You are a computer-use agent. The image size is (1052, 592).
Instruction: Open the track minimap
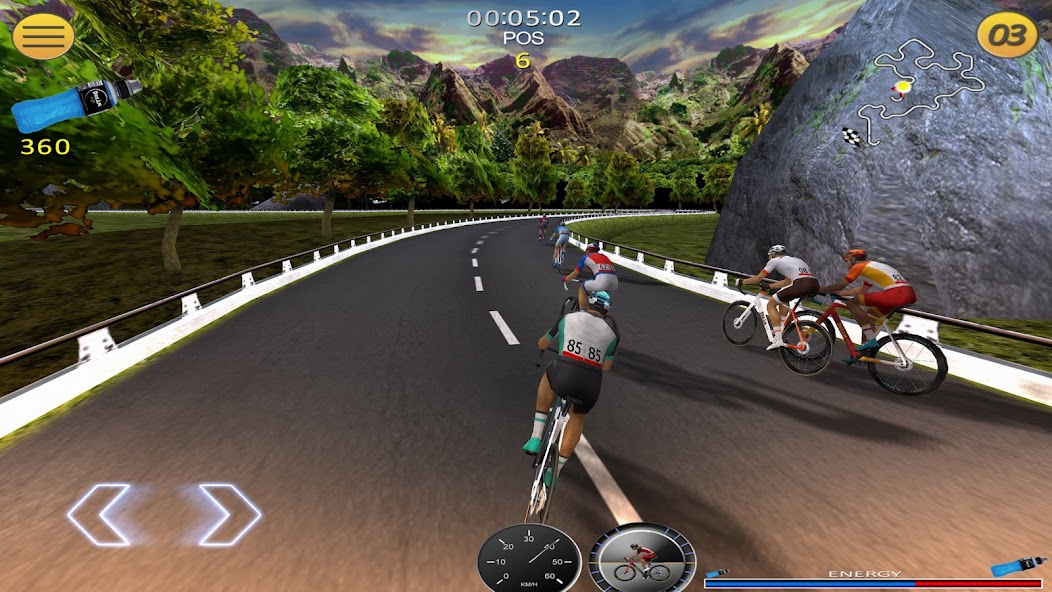click(x=915, y=88)
